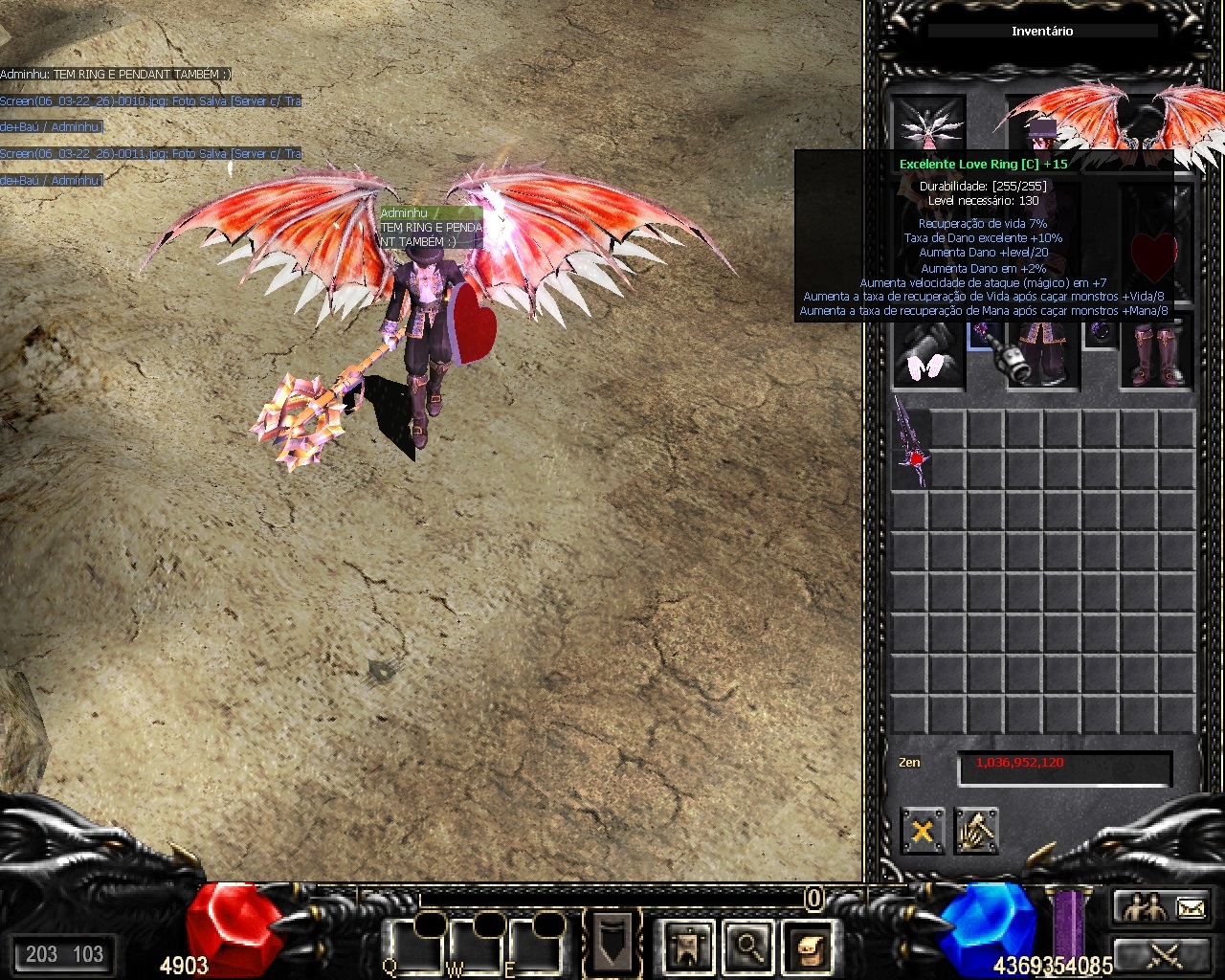Select the E hotkey item slot
1225x980 pixels.
point(535,946)
